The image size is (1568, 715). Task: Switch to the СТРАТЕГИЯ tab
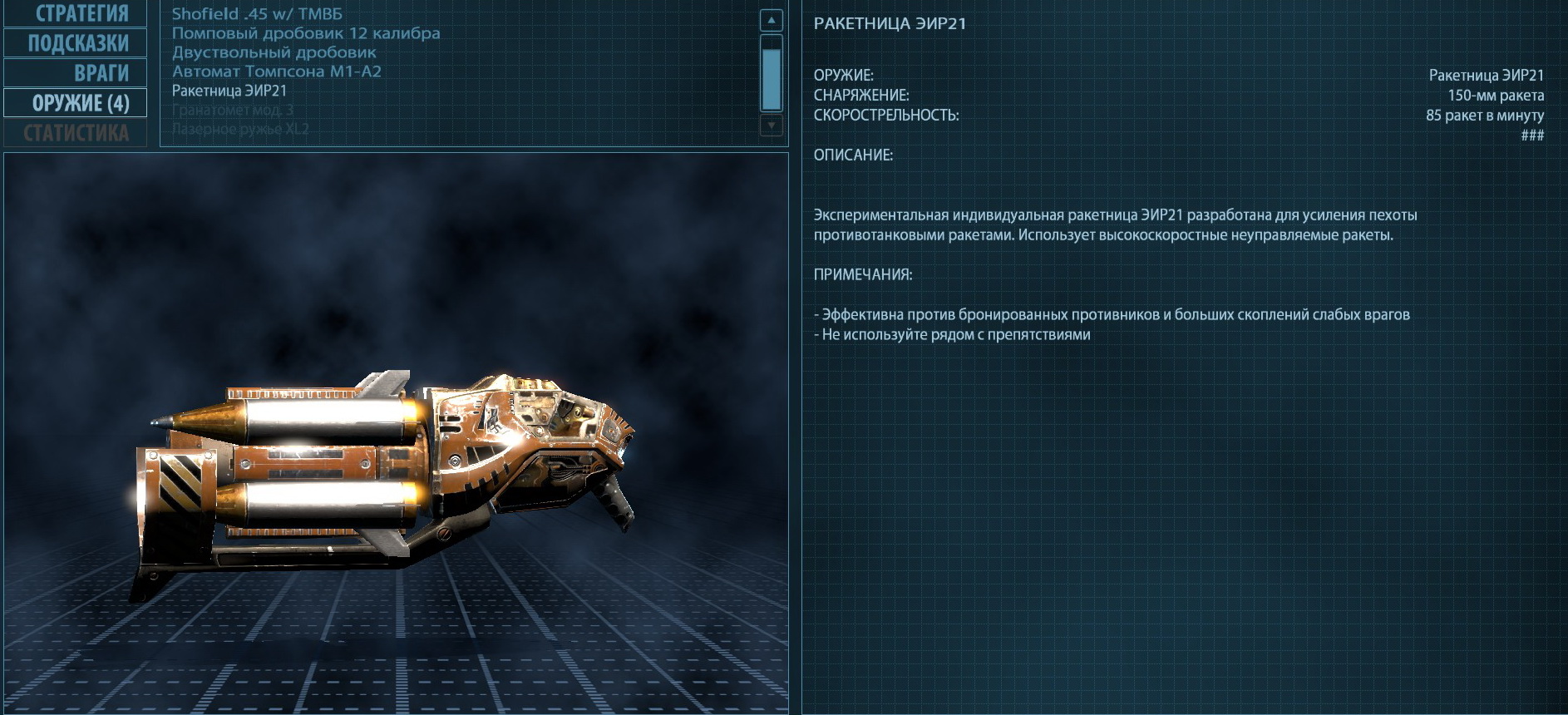coord(76,13)
